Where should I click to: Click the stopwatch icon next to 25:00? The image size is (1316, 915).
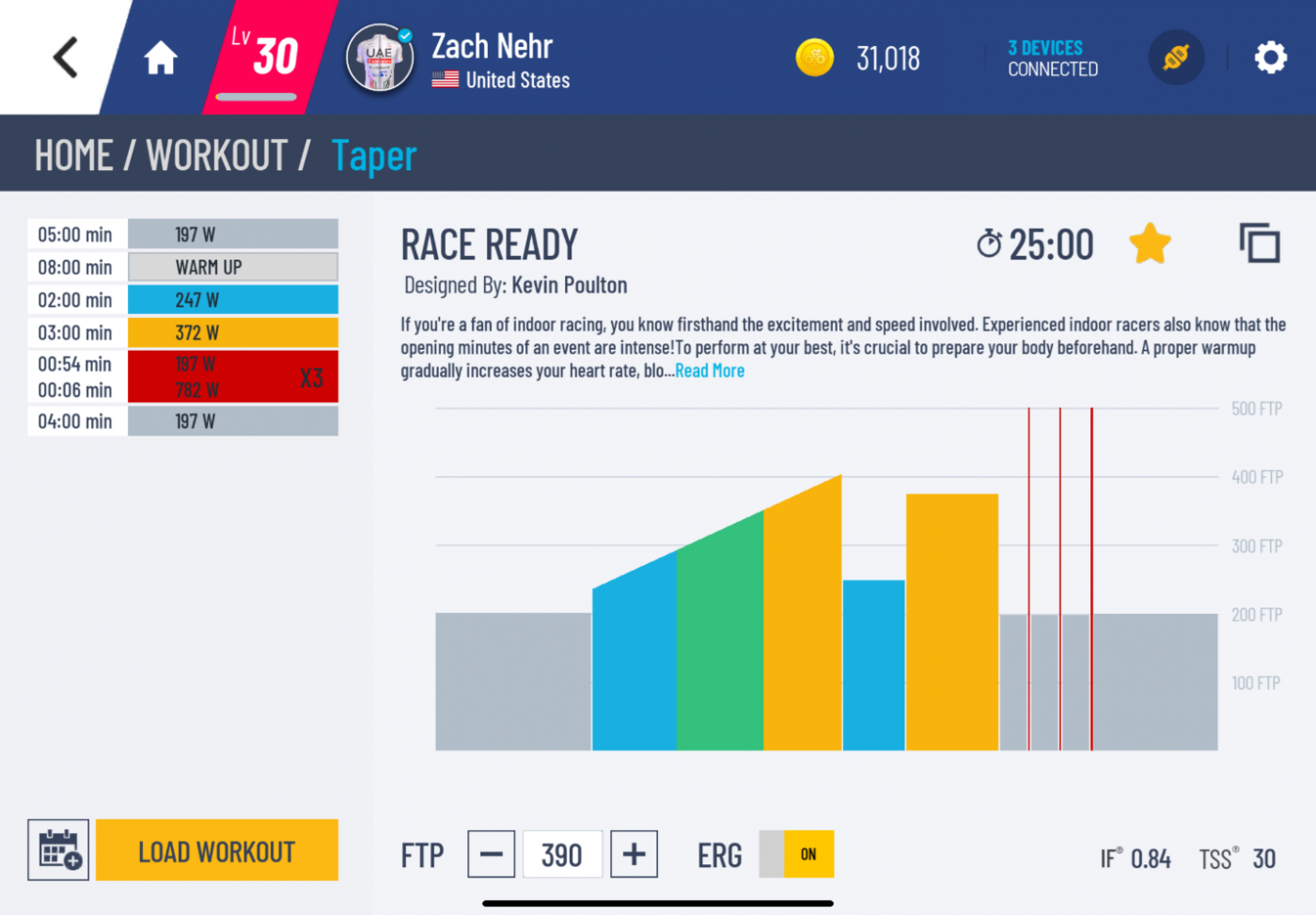point(989,244)
